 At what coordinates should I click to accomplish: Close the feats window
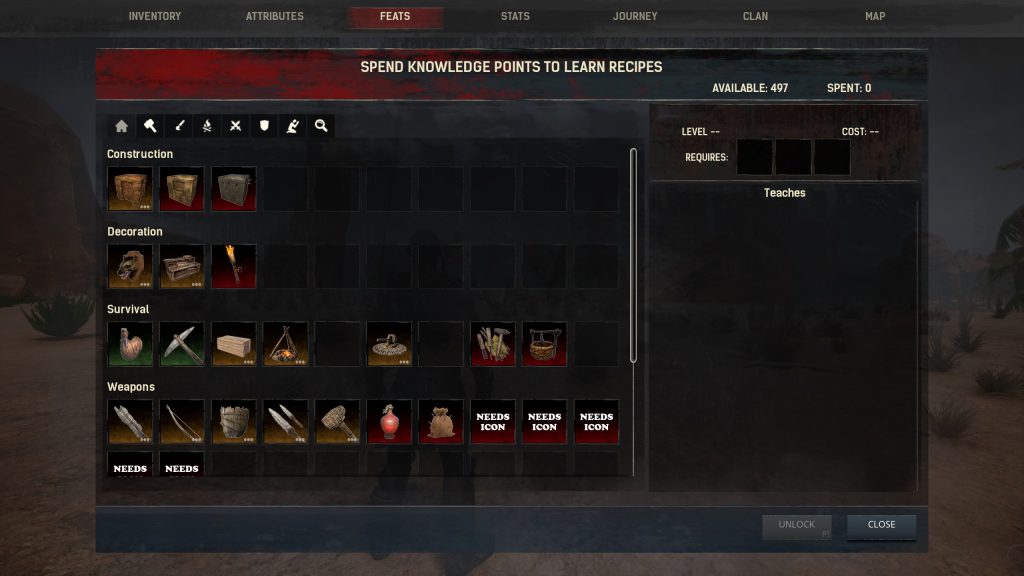pos(881,525)
